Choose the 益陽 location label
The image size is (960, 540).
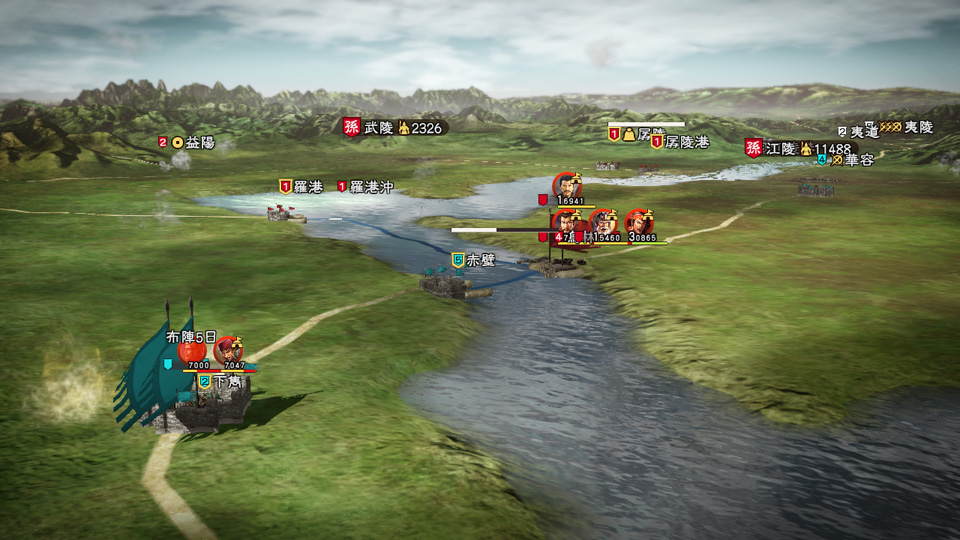(x=199, y=142)
